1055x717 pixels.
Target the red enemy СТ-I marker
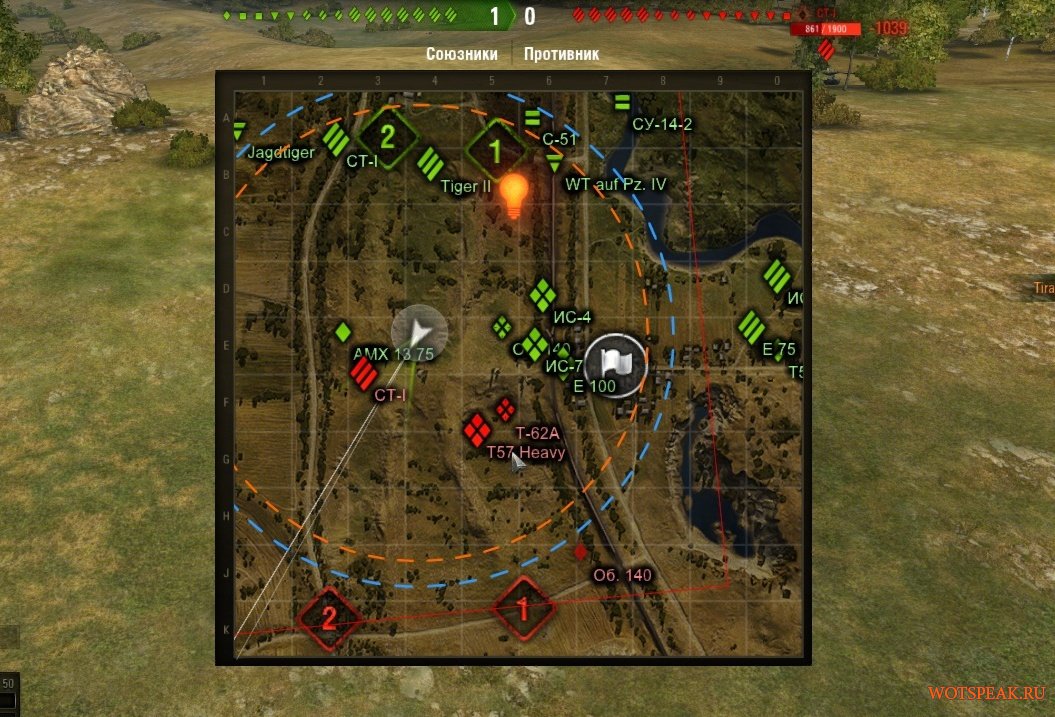(x=364, y=375)
